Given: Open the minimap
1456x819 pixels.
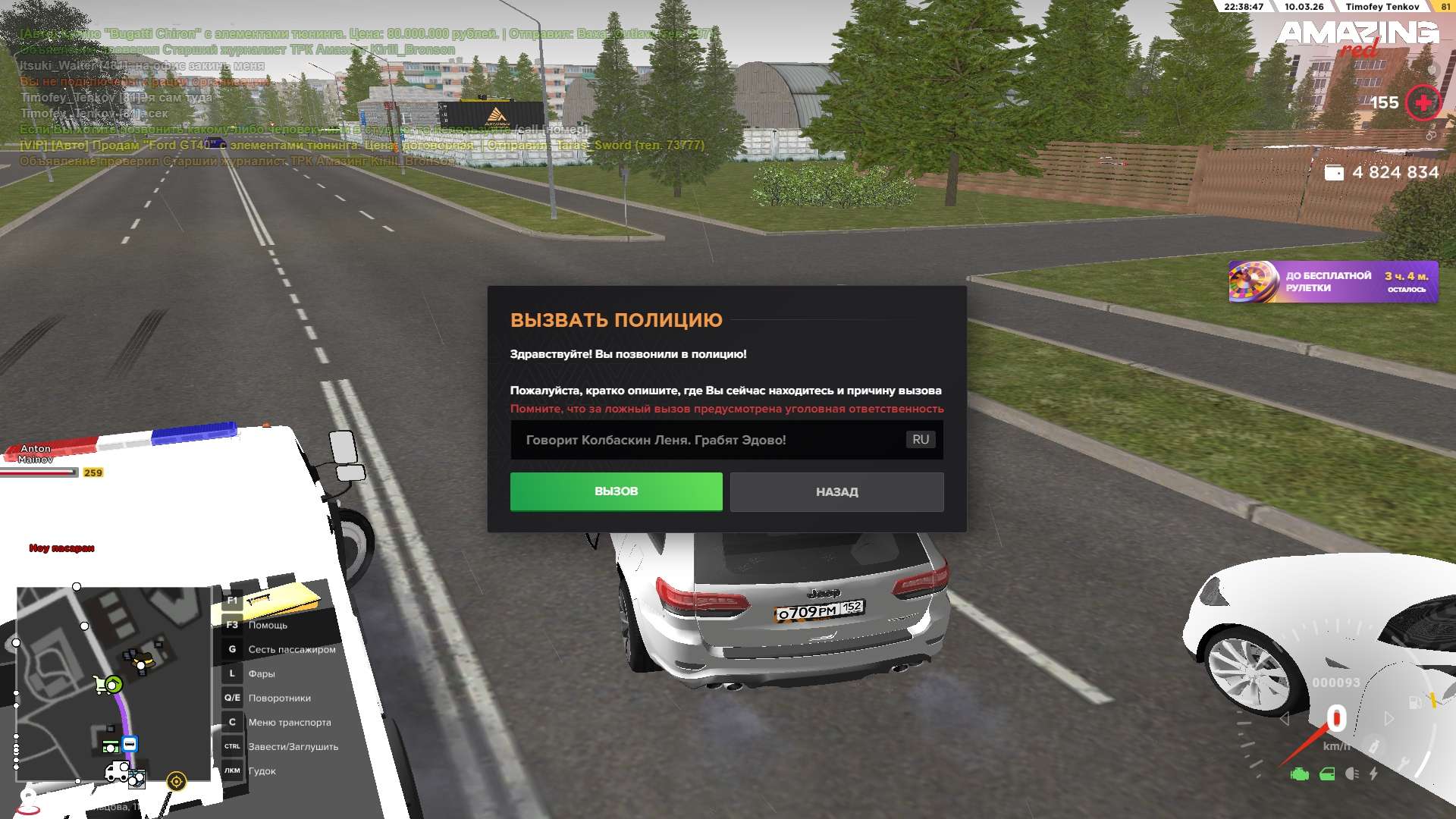Looking at the screenshot, I should tap(113, 684).
